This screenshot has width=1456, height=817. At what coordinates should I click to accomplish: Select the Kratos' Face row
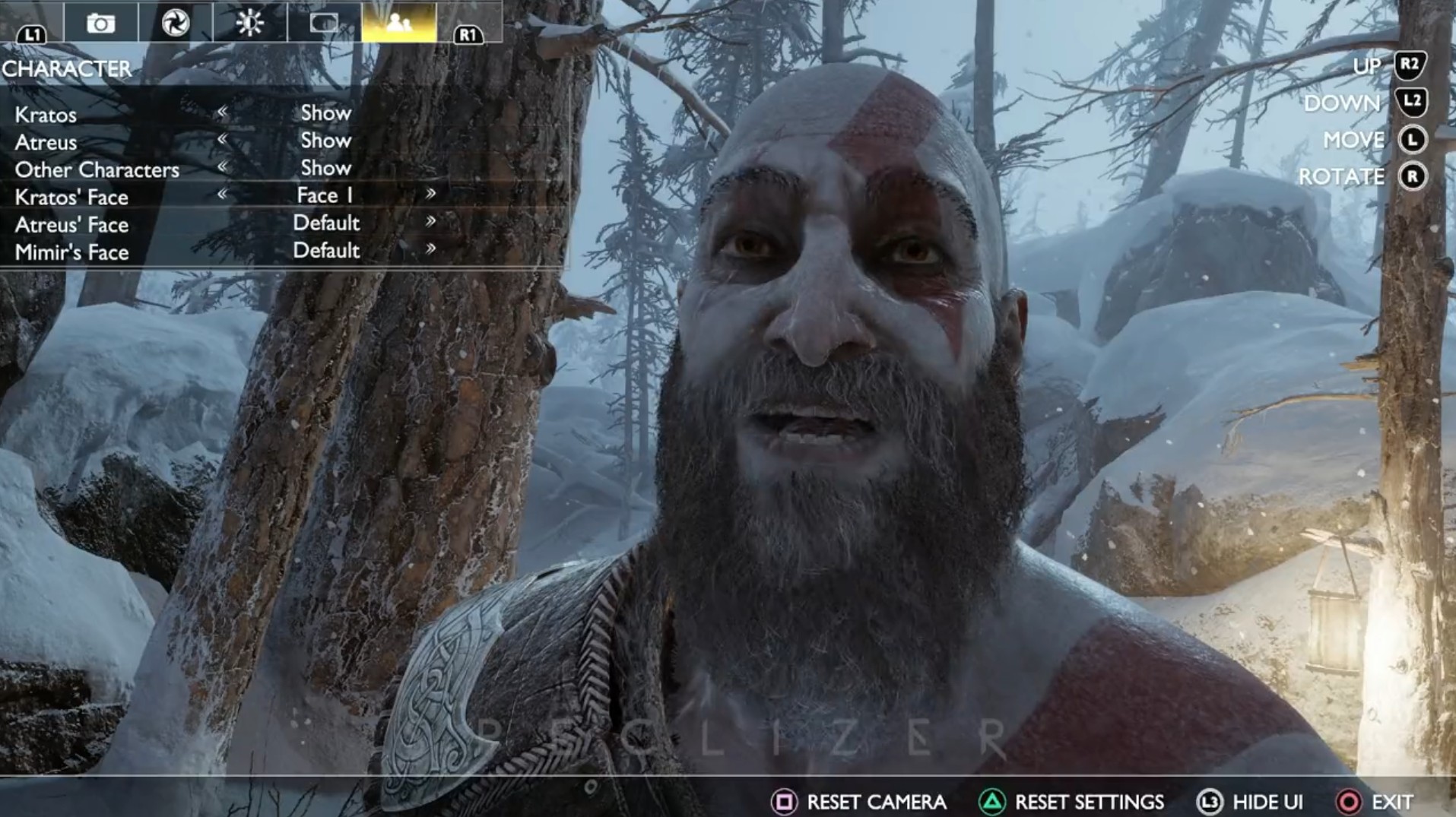pyautogui.click(x=72, y=196)
